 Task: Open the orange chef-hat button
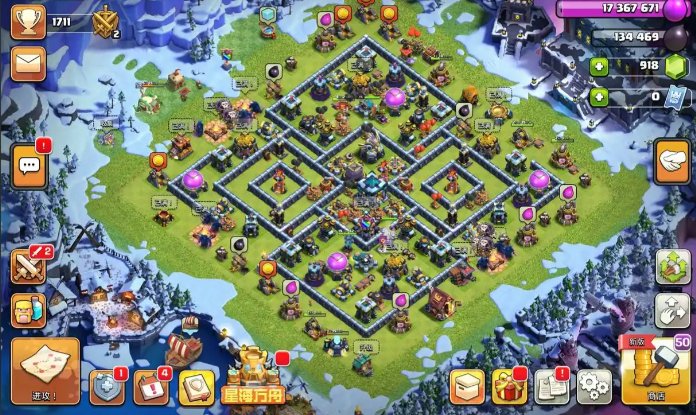[x=672, y=160]
